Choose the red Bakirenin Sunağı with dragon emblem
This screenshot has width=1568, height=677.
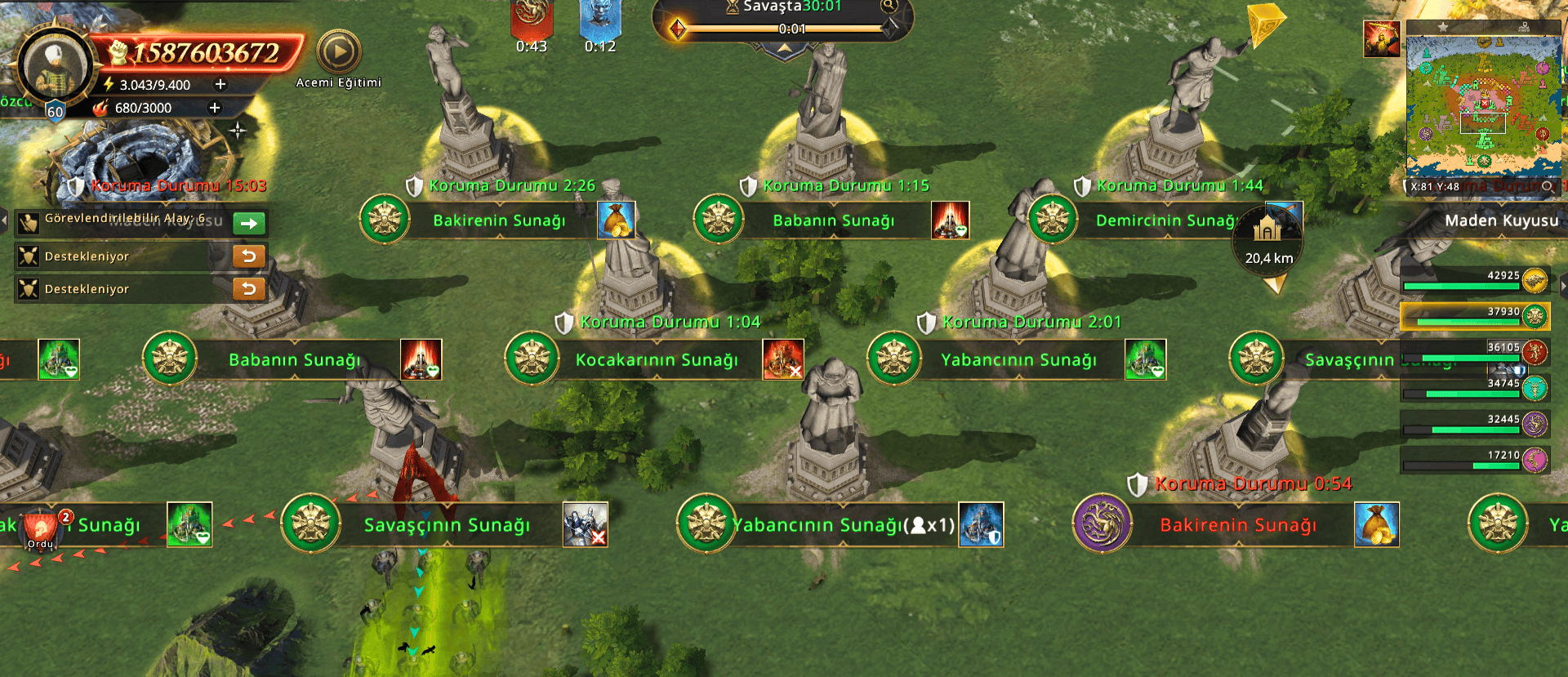[x=1237, y=525]
